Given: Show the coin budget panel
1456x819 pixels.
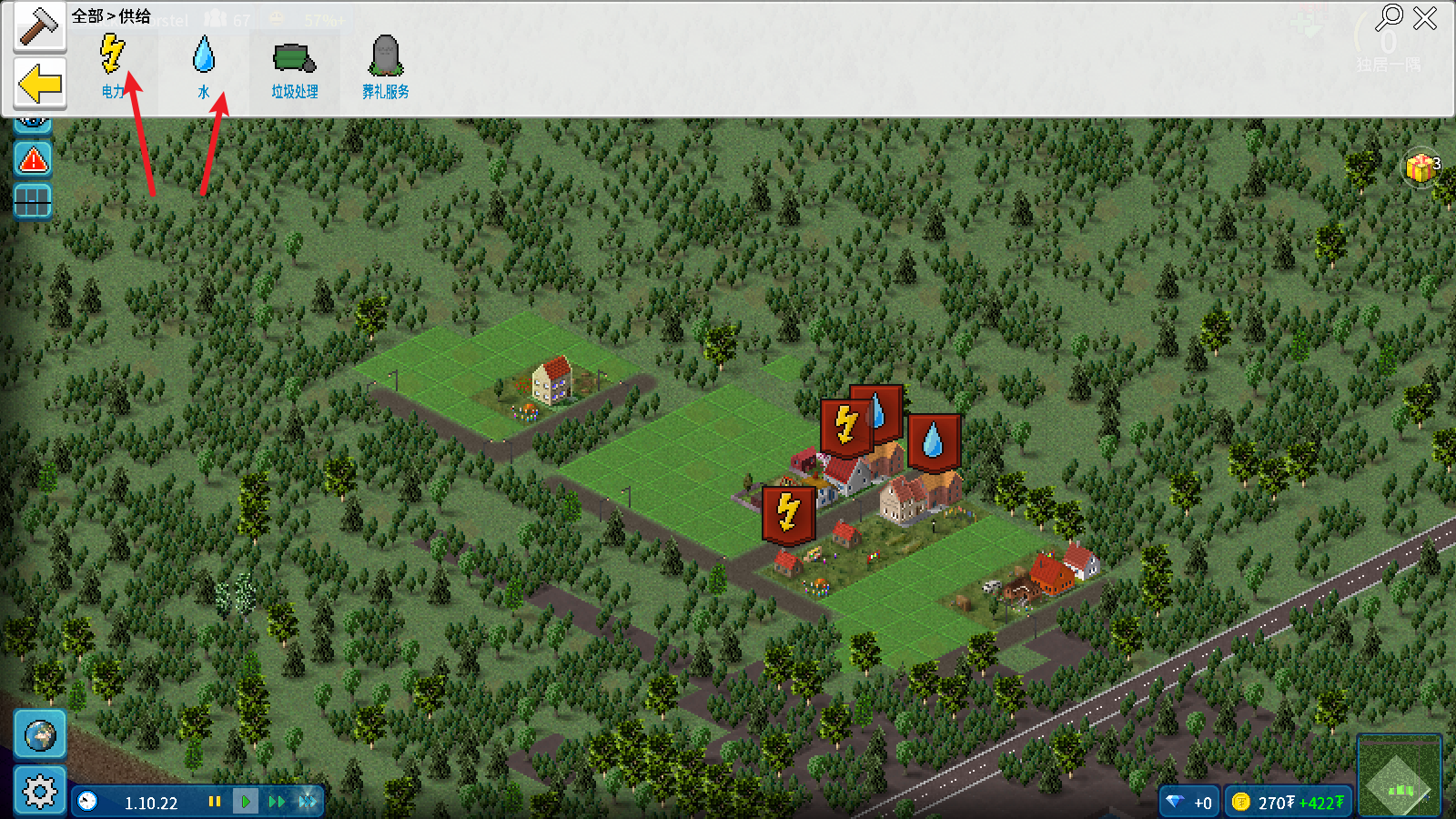Looking at the screenshot, I should (x=1288, y=802).
